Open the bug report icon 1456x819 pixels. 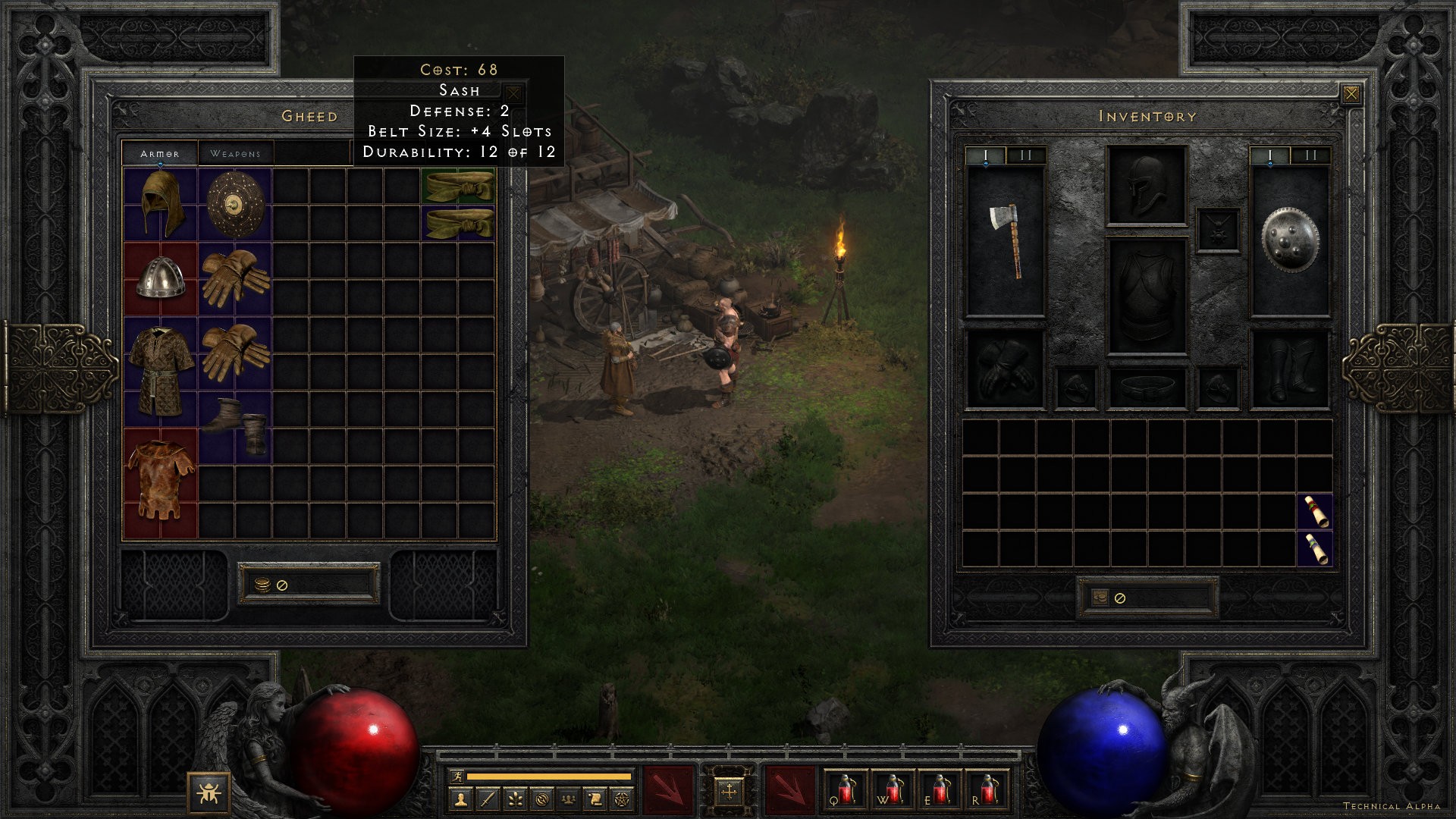click(209, 793)
